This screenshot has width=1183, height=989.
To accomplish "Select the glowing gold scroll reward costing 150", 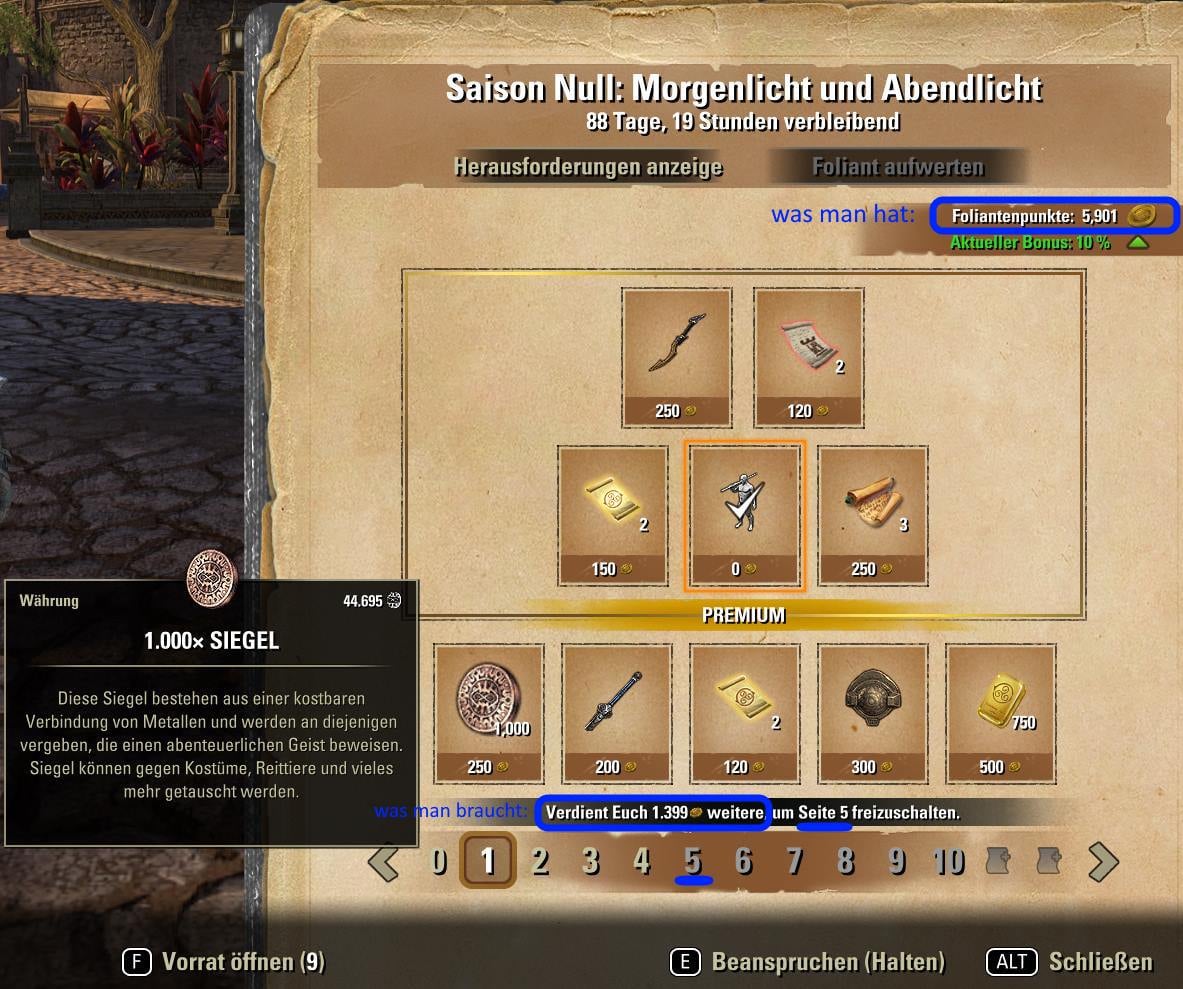I will click(613, 514).
